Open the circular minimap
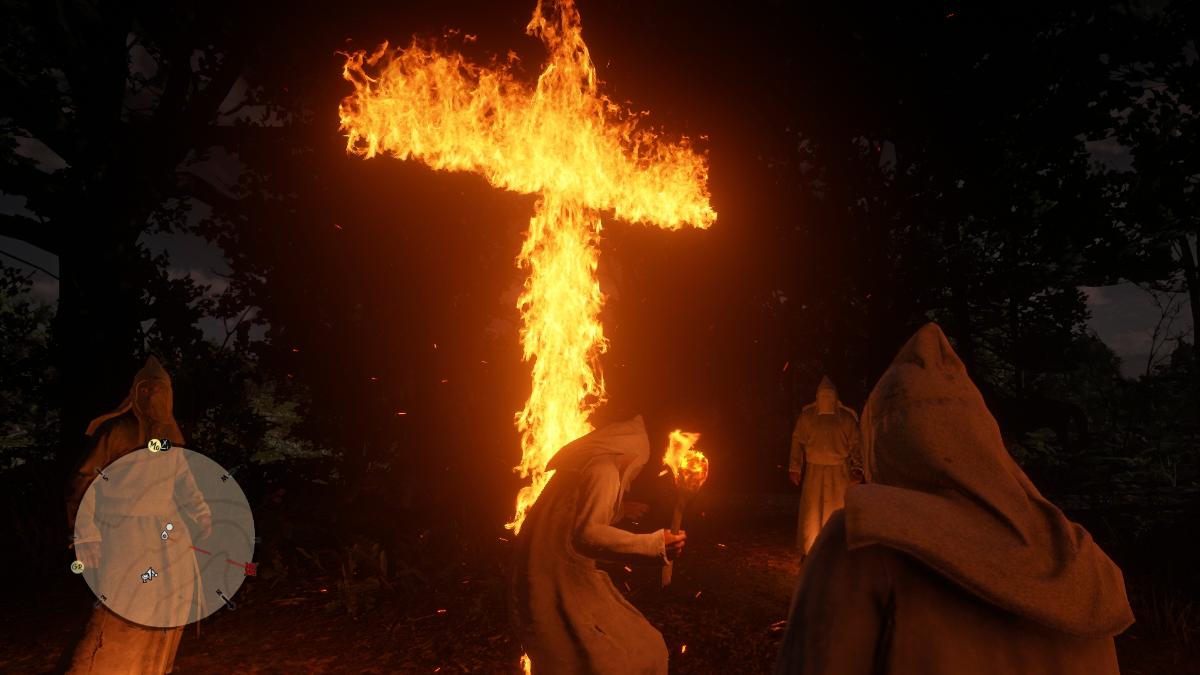Viewport: 1200px width, 675px height. coord(164,536)
